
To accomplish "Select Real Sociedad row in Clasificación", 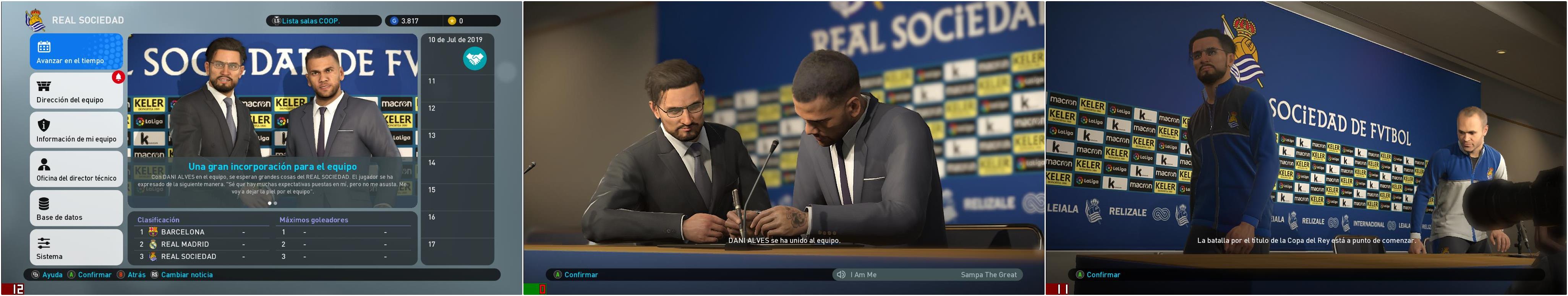I will [x=201, y=256].
